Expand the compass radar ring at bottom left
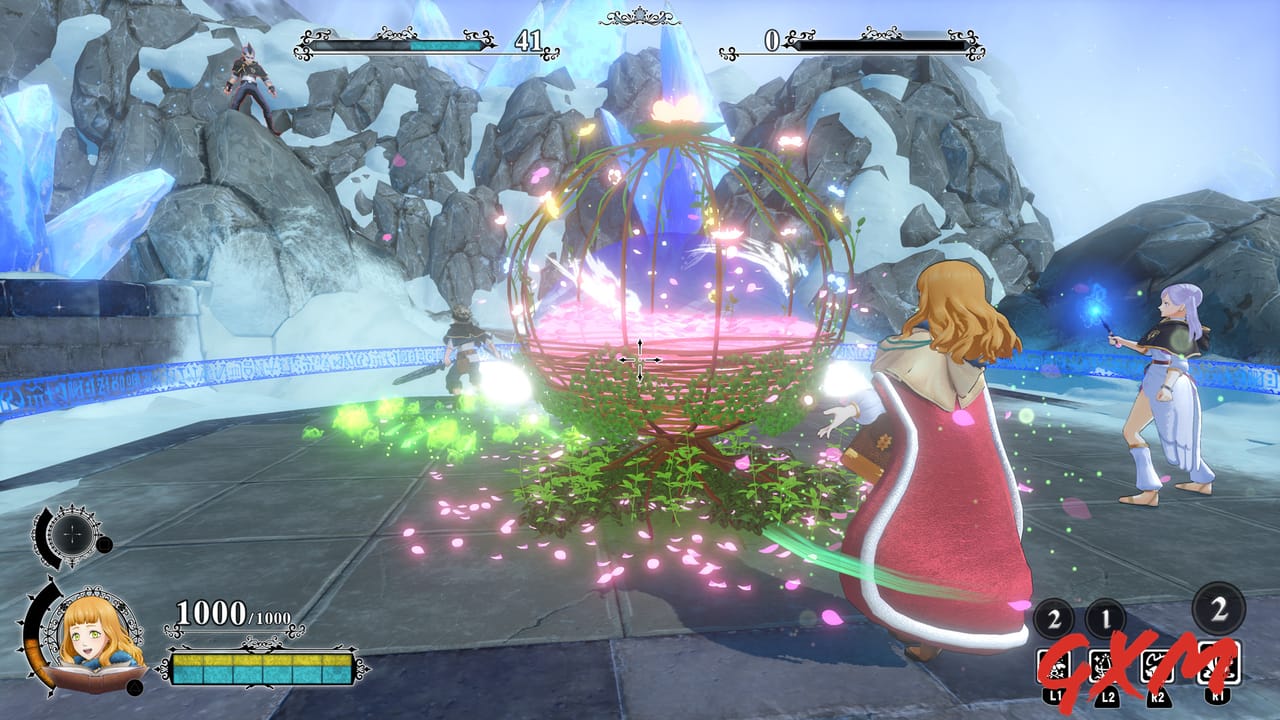This screenshot has height=720, width=1280. click(x=73, y=535)
